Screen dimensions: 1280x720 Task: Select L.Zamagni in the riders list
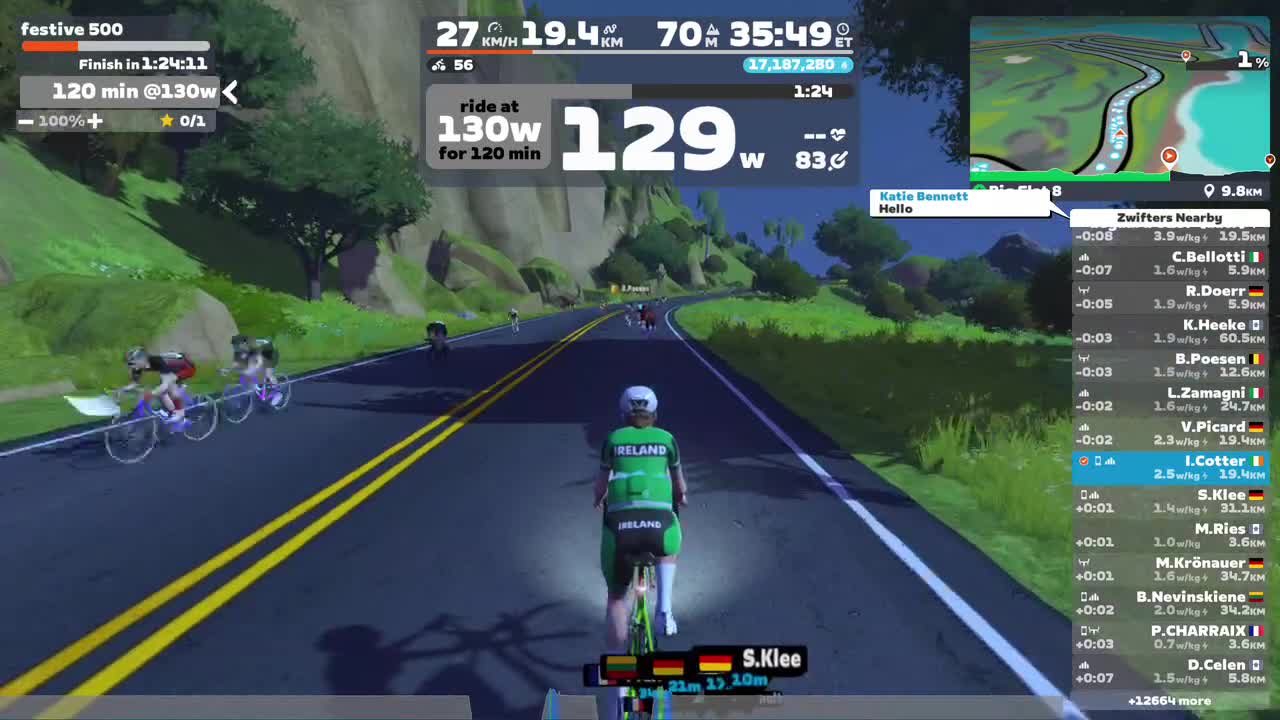click(1169, 400)
